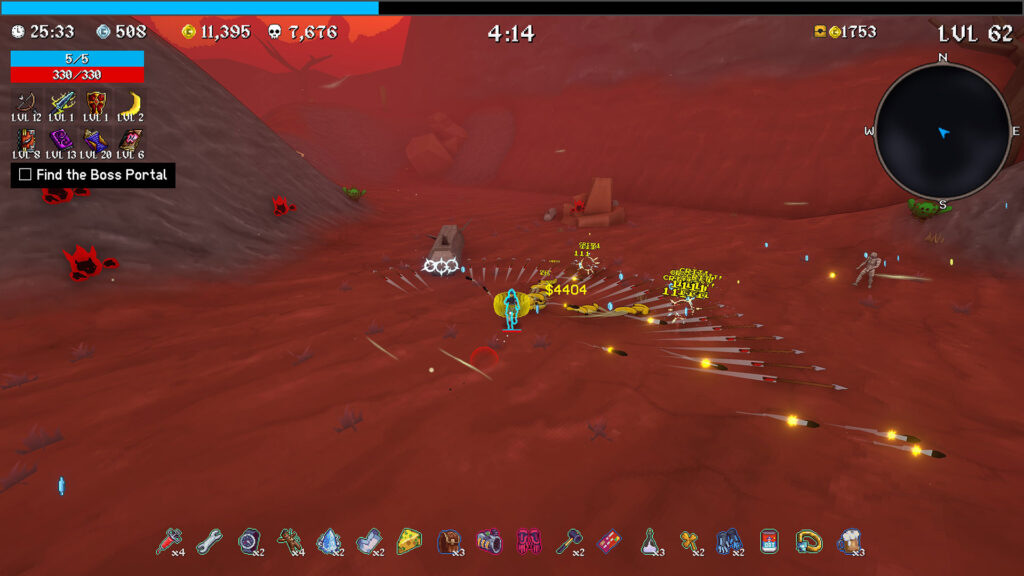
Task: Select the banana weapon icon
Action: pyautogui.click(x=130, y=102)
